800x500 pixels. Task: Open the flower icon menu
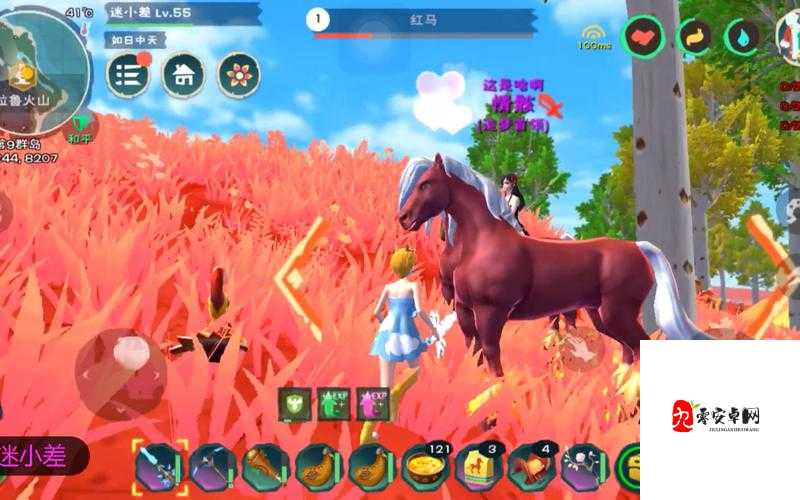[238, 75]
